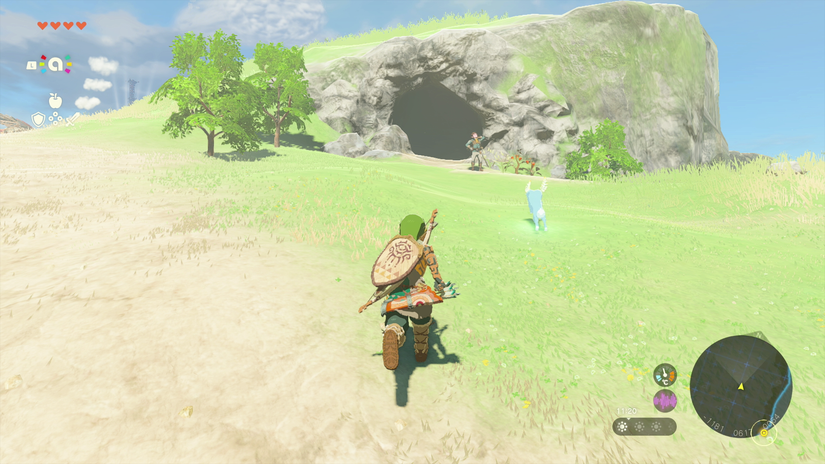Select the apple quick-item icon
This screenshot has height=464, width=825.
(x=55, y=100)
